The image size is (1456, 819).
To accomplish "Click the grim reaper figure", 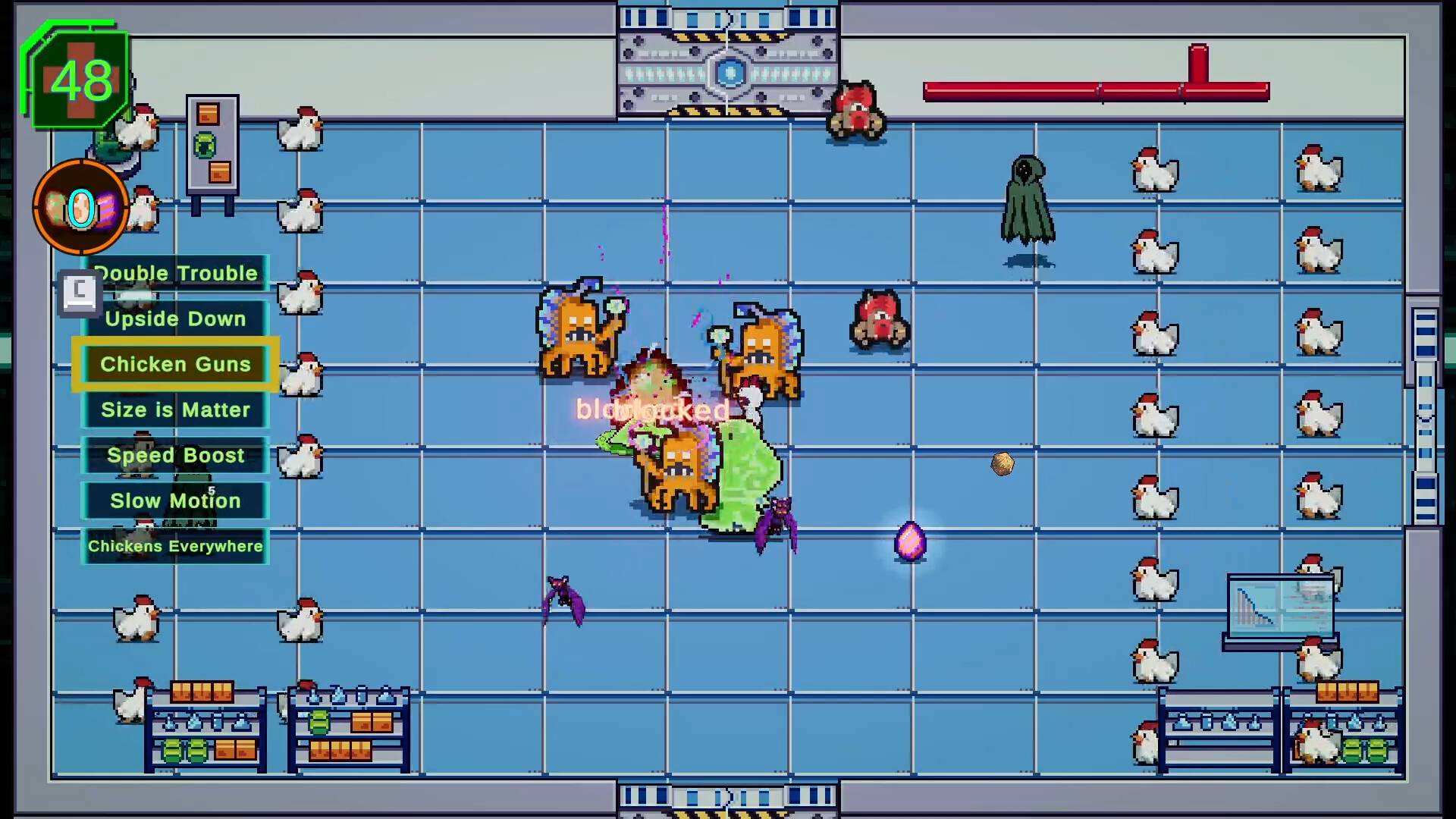I will (x=1026, y=197).
